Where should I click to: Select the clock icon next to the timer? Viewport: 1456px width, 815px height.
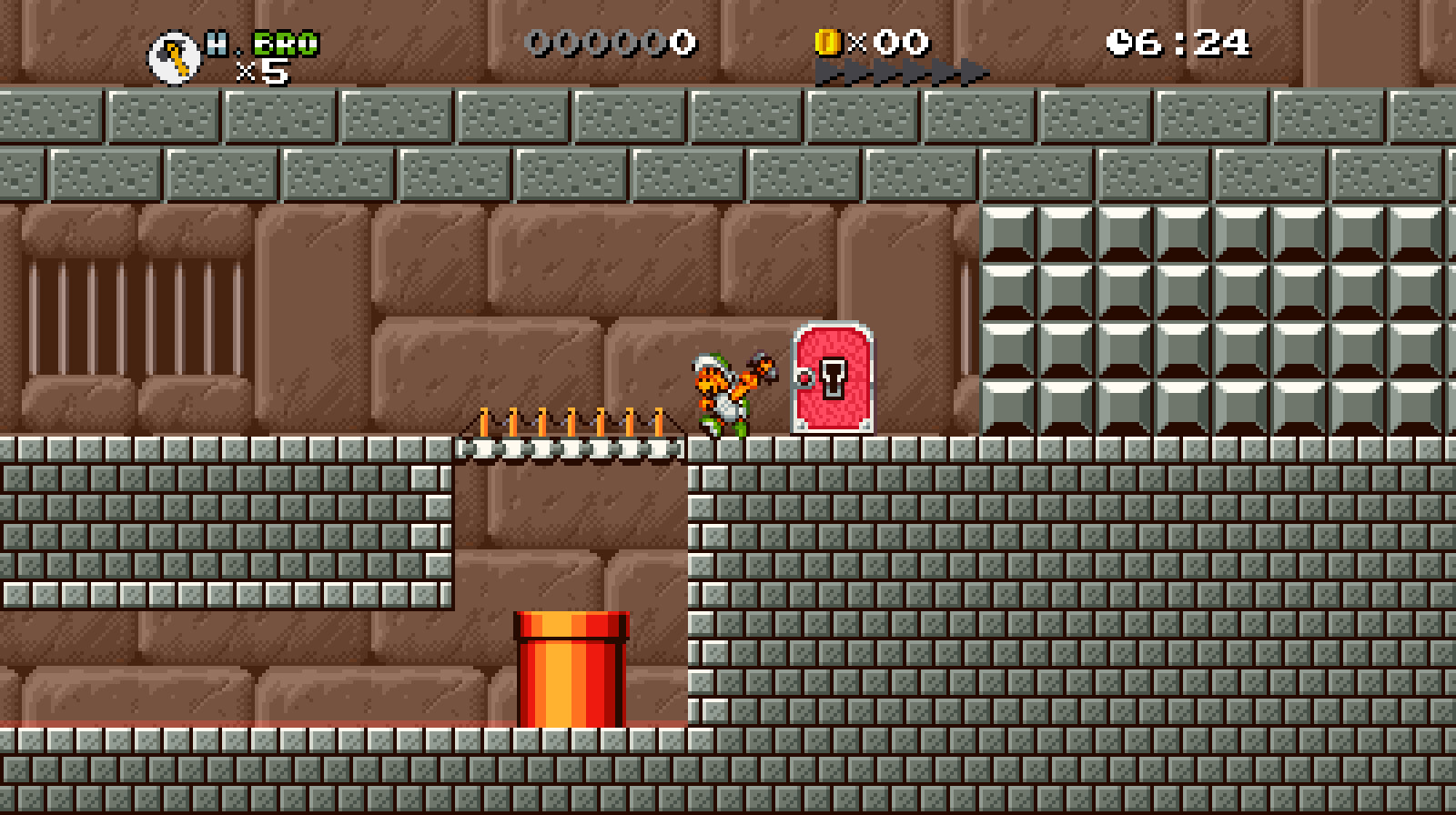pos(1120,40)
